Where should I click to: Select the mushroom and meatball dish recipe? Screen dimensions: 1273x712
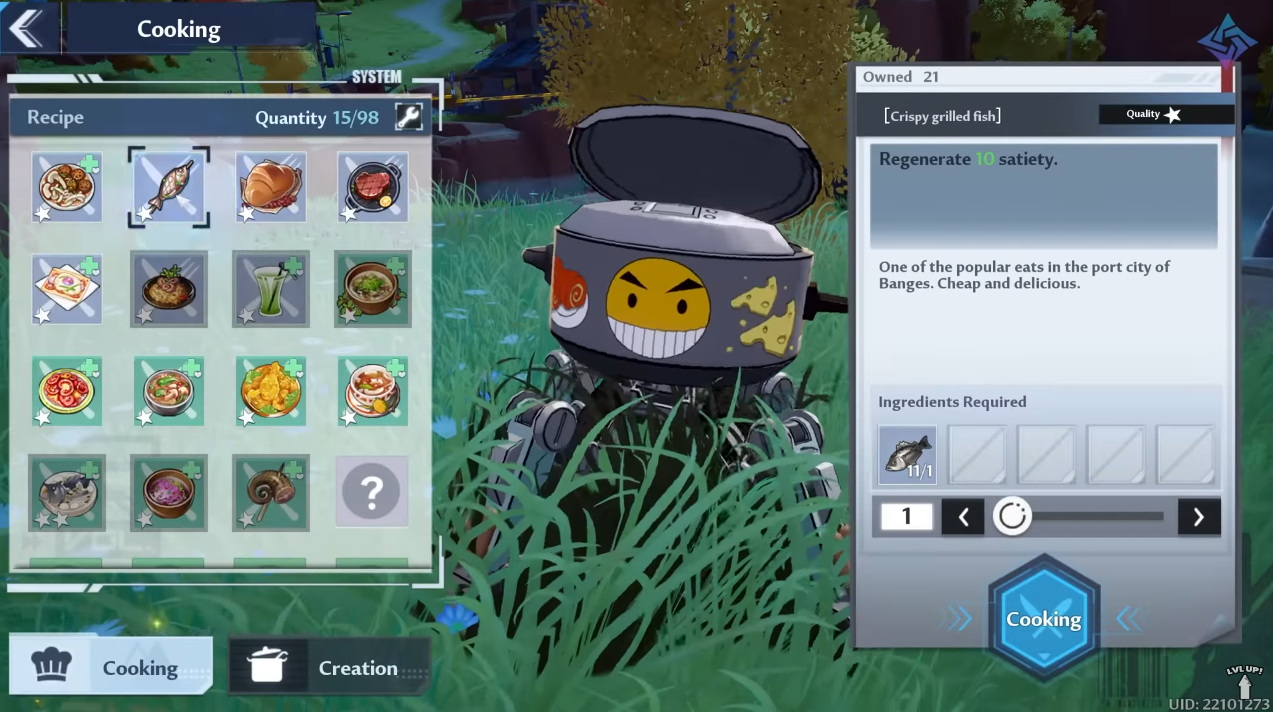(67, 187)
